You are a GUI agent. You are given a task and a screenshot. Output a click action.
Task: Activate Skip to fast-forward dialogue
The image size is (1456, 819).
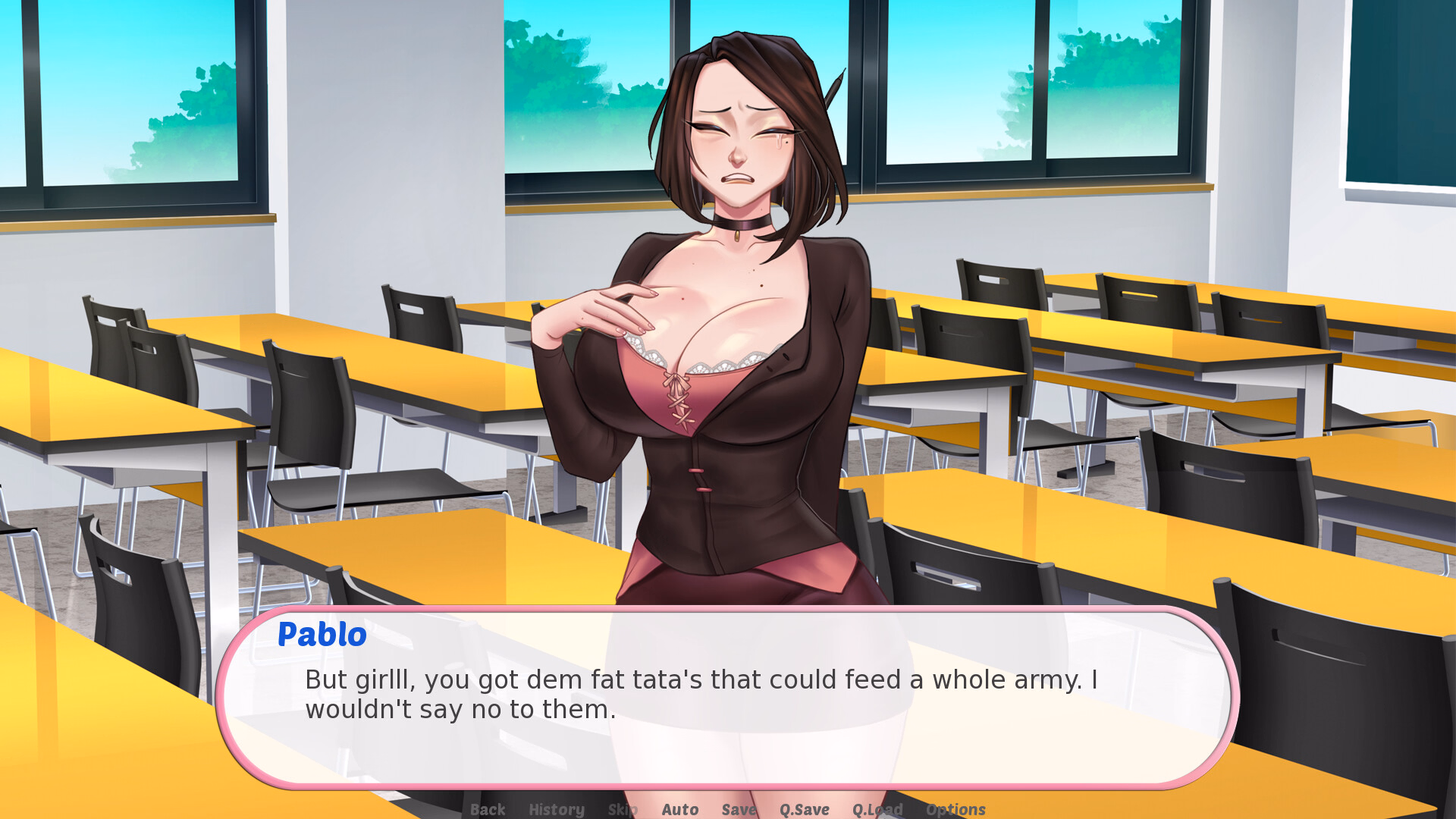tap(622, 809)
